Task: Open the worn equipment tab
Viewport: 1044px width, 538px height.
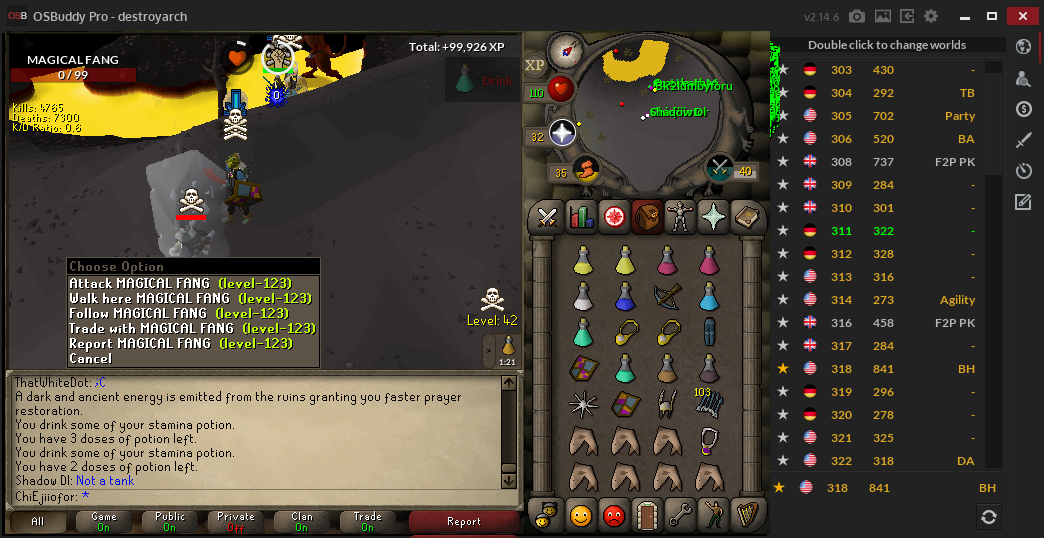Action: pos(680,215)
